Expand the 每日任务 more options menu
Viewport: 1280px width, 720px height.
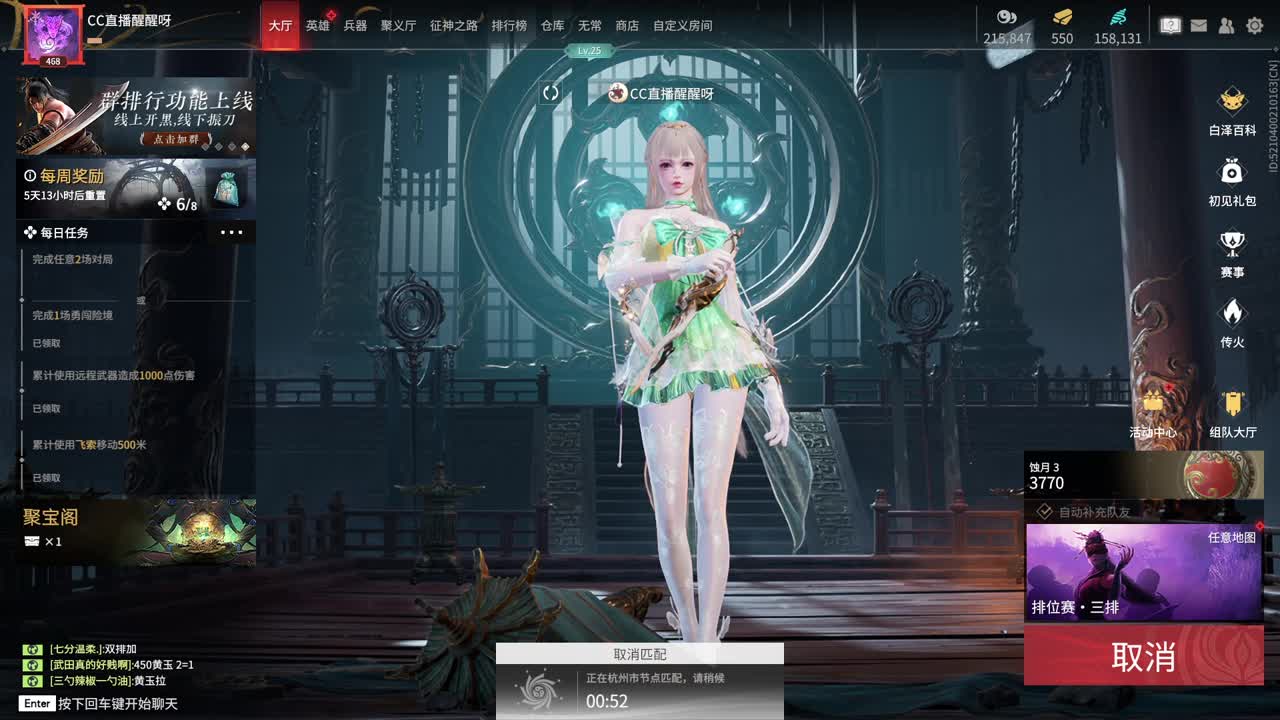coord(232,231)
